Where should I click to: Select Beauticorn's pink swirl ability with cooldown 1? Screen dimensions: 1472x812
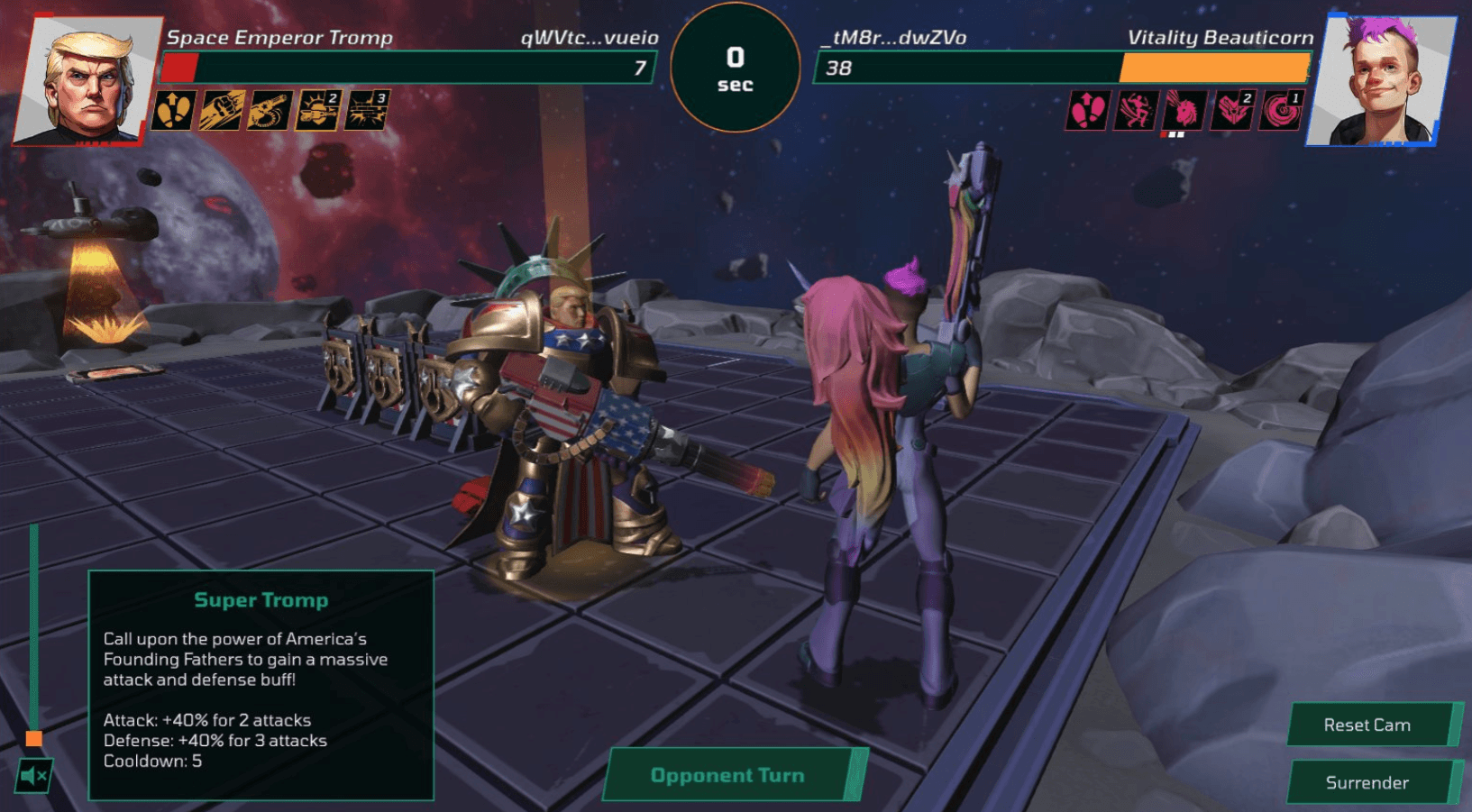click(1281, 111)
